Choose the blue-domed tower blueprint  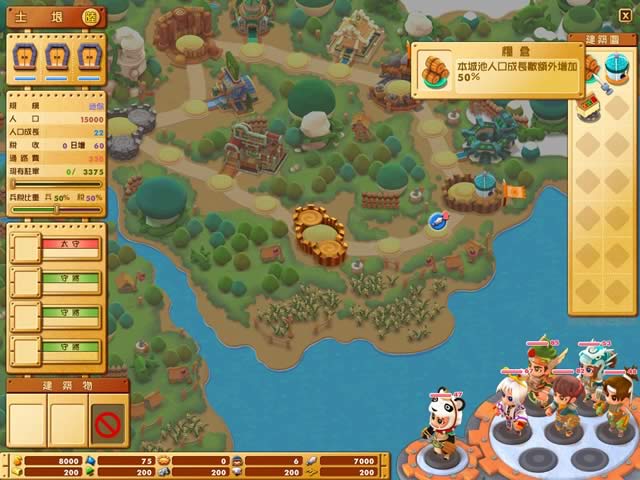[617, 70]
